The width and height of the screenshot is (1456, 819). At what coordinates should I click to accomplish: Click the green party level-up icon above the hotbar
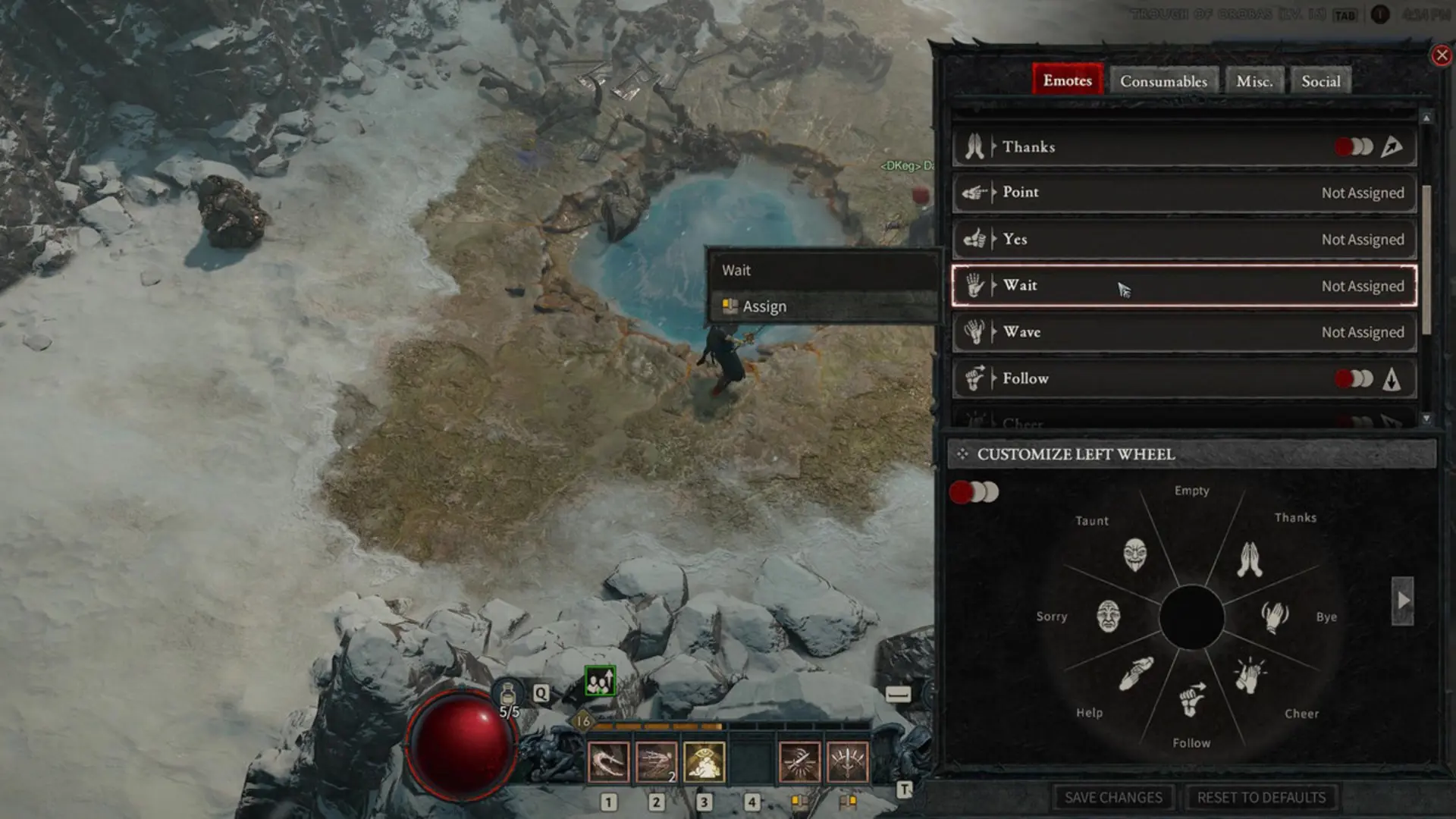coord(599,681)
